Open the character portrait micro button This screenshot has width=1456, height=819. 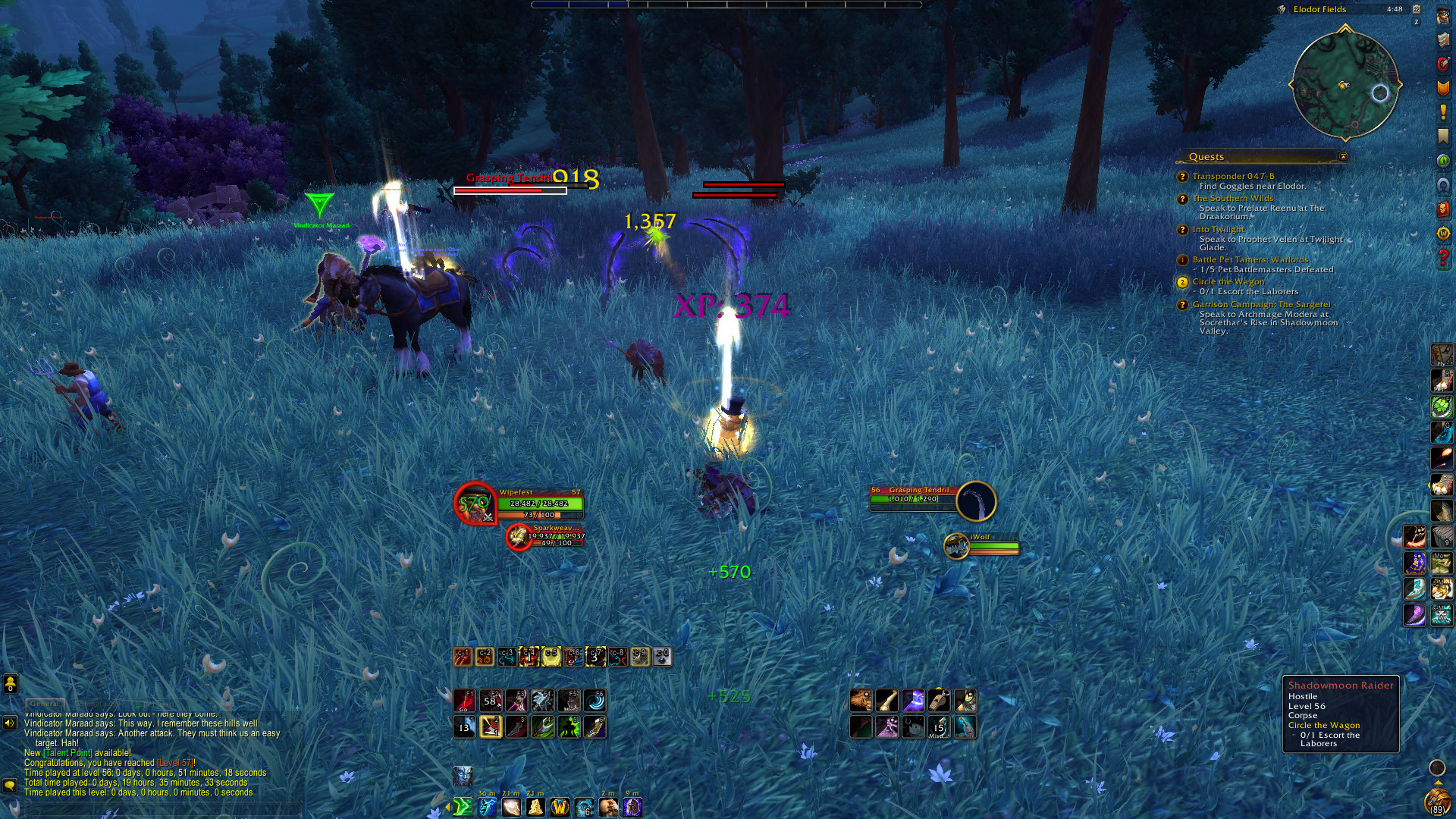[x=1443, y=16]
